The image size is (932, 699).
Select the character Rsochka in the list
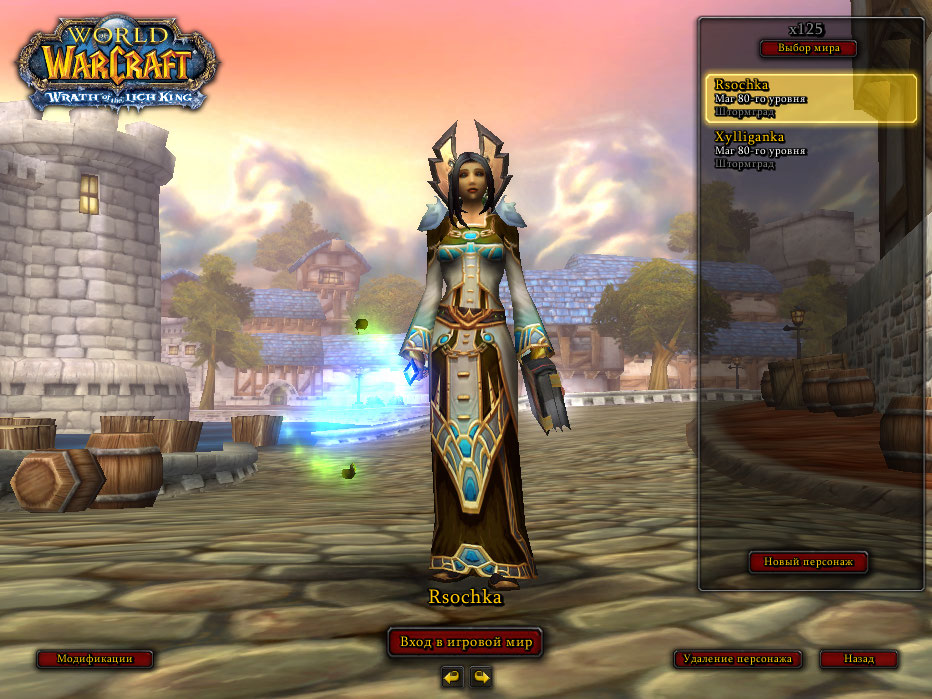tap(810, 98)
